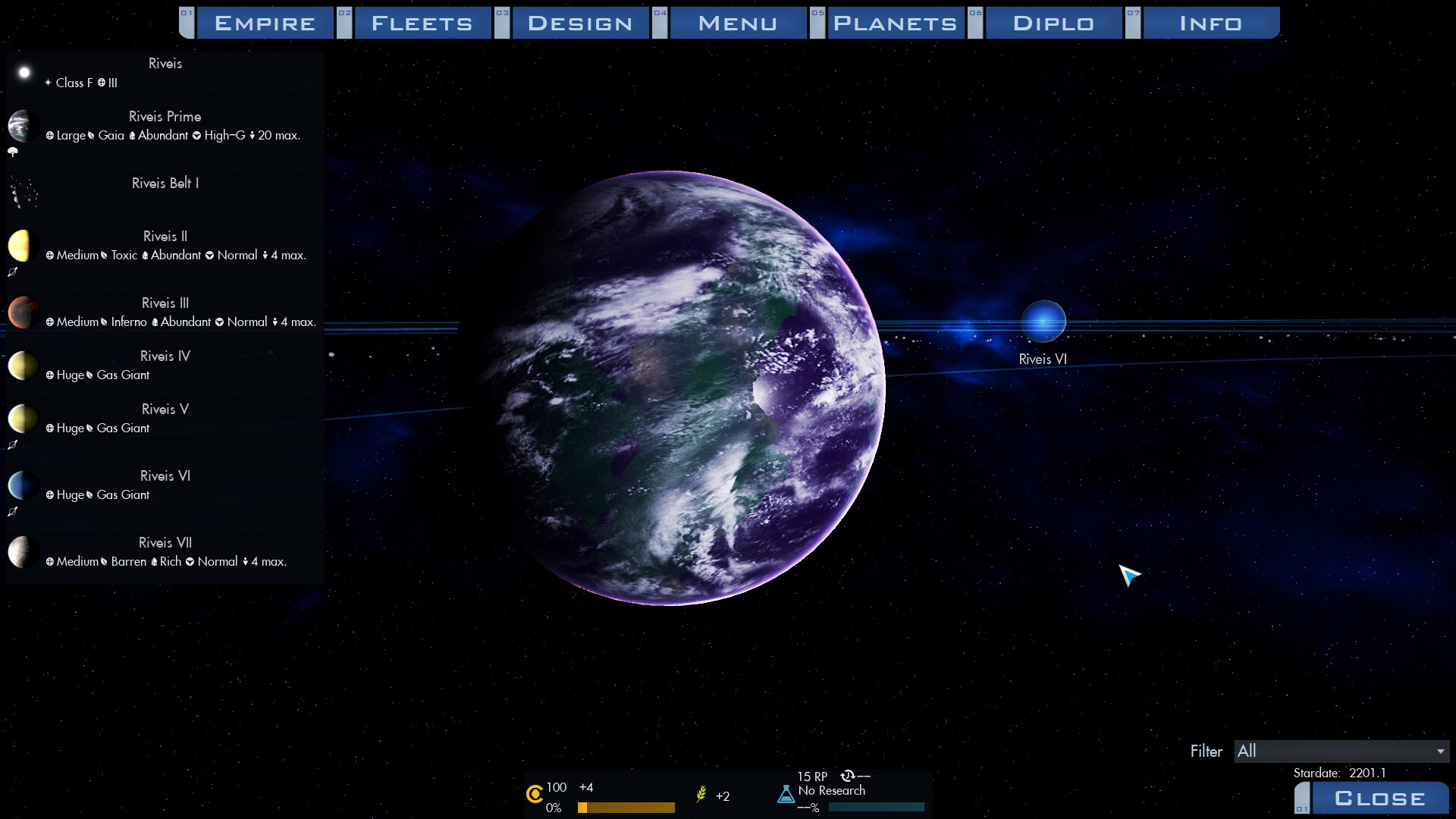Select the Riveis VI list entry
Screen dimensions: 1456x819
coord(165,485)
